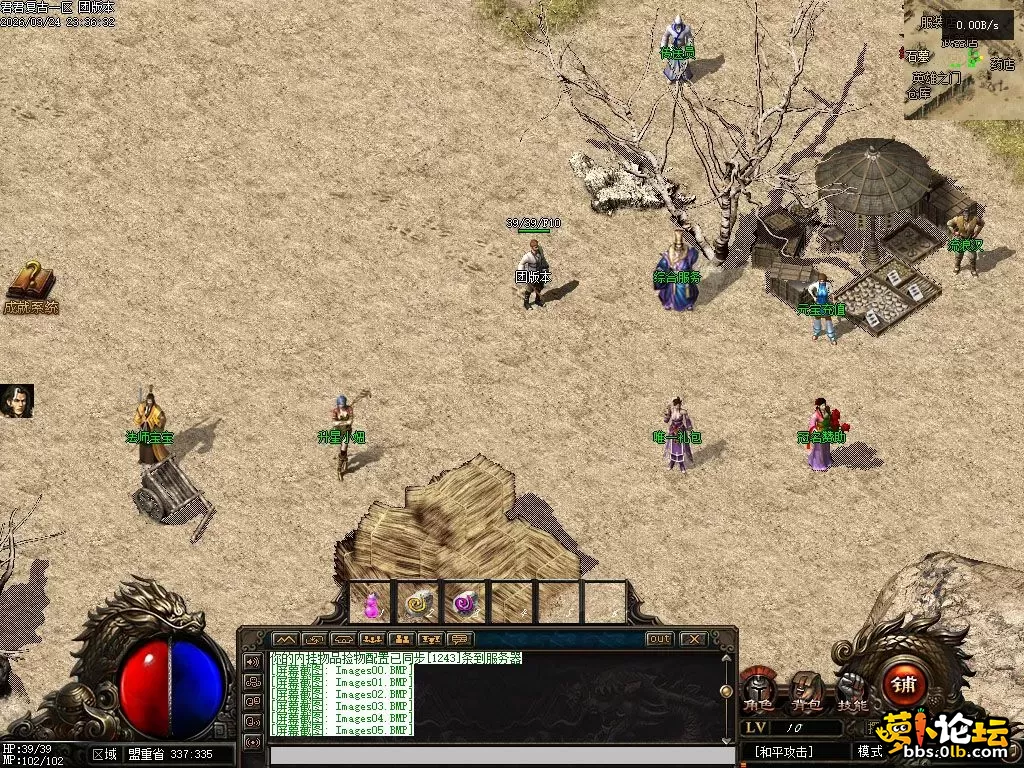The image size is (1024, 768).
Task: Select the mountain-shaped chat channel tab
Action: [x=285, y=639]
